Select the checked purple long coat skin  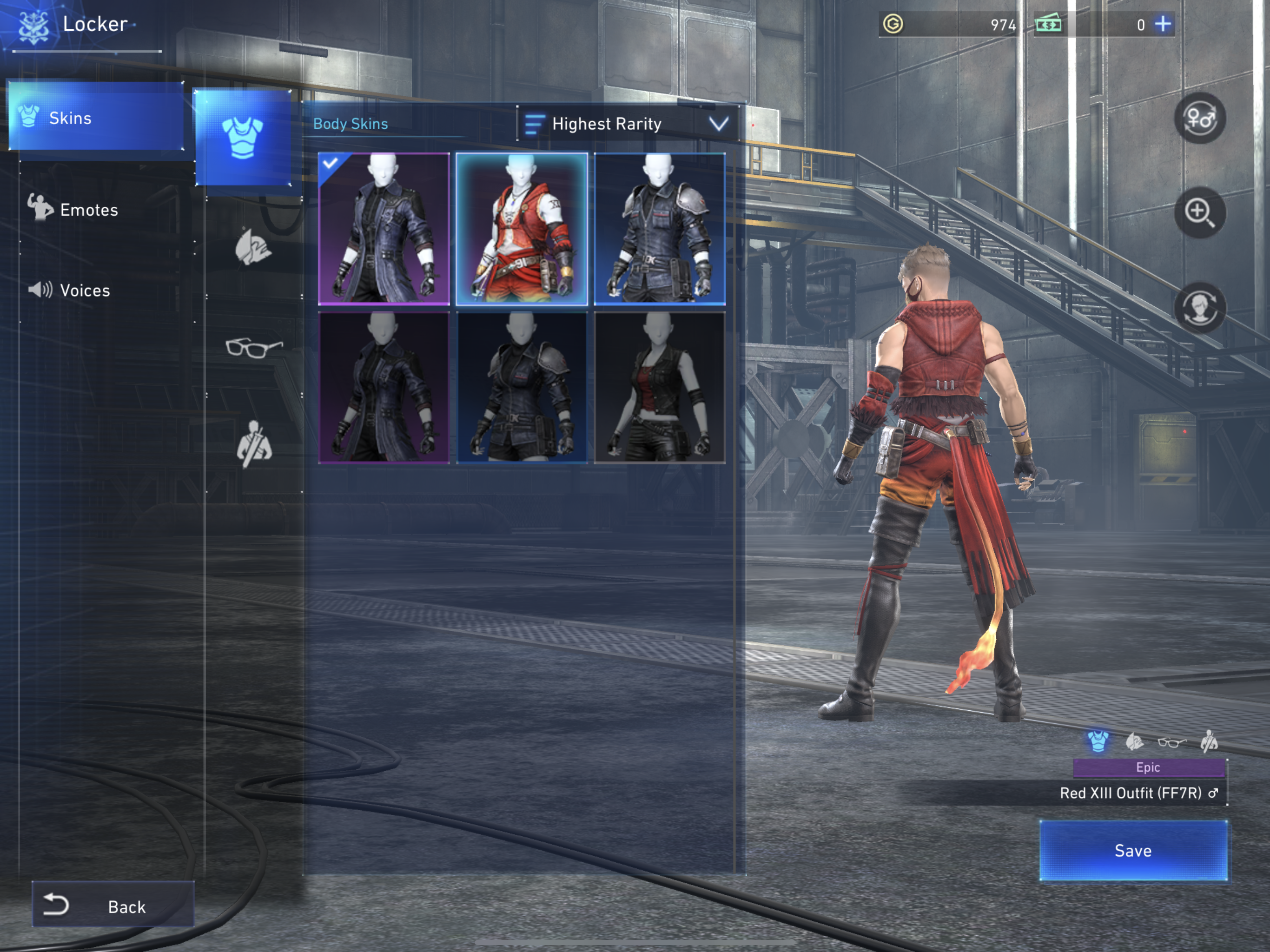tap(384, 228)
